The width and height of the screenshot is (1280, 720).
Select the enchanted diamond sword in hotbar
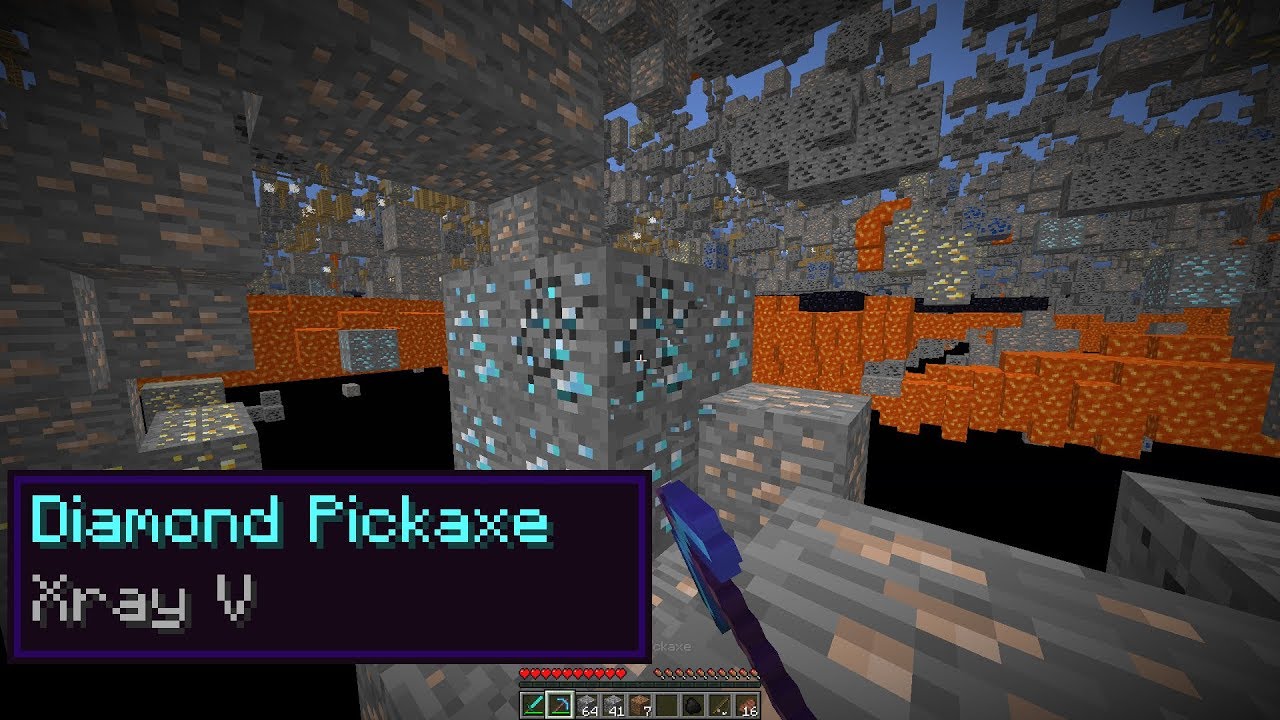tap(533, 703)
